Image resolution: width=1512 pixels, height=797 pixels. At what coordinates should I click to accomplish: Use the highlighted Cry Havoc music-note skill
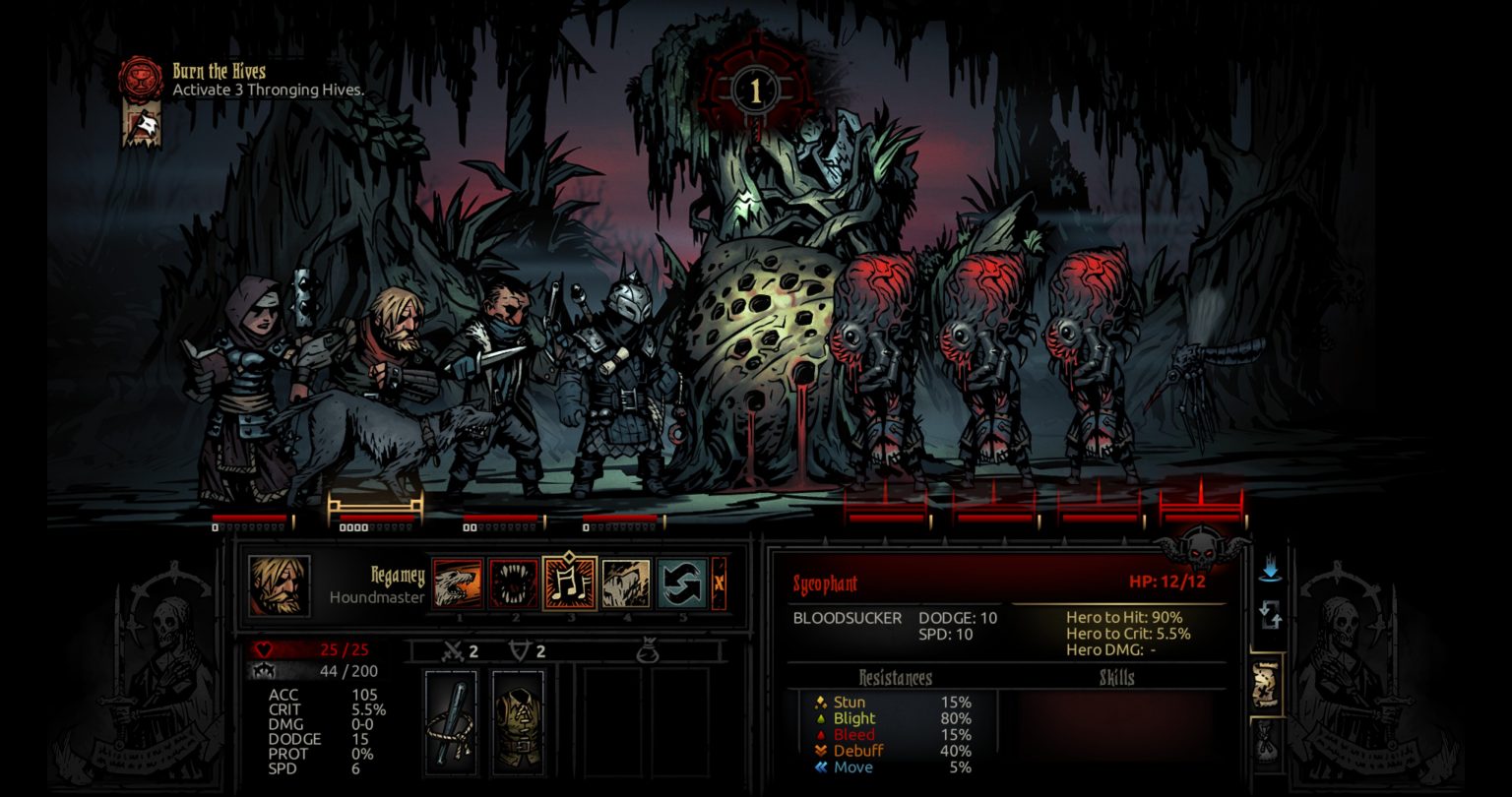[x=569, y=584]
